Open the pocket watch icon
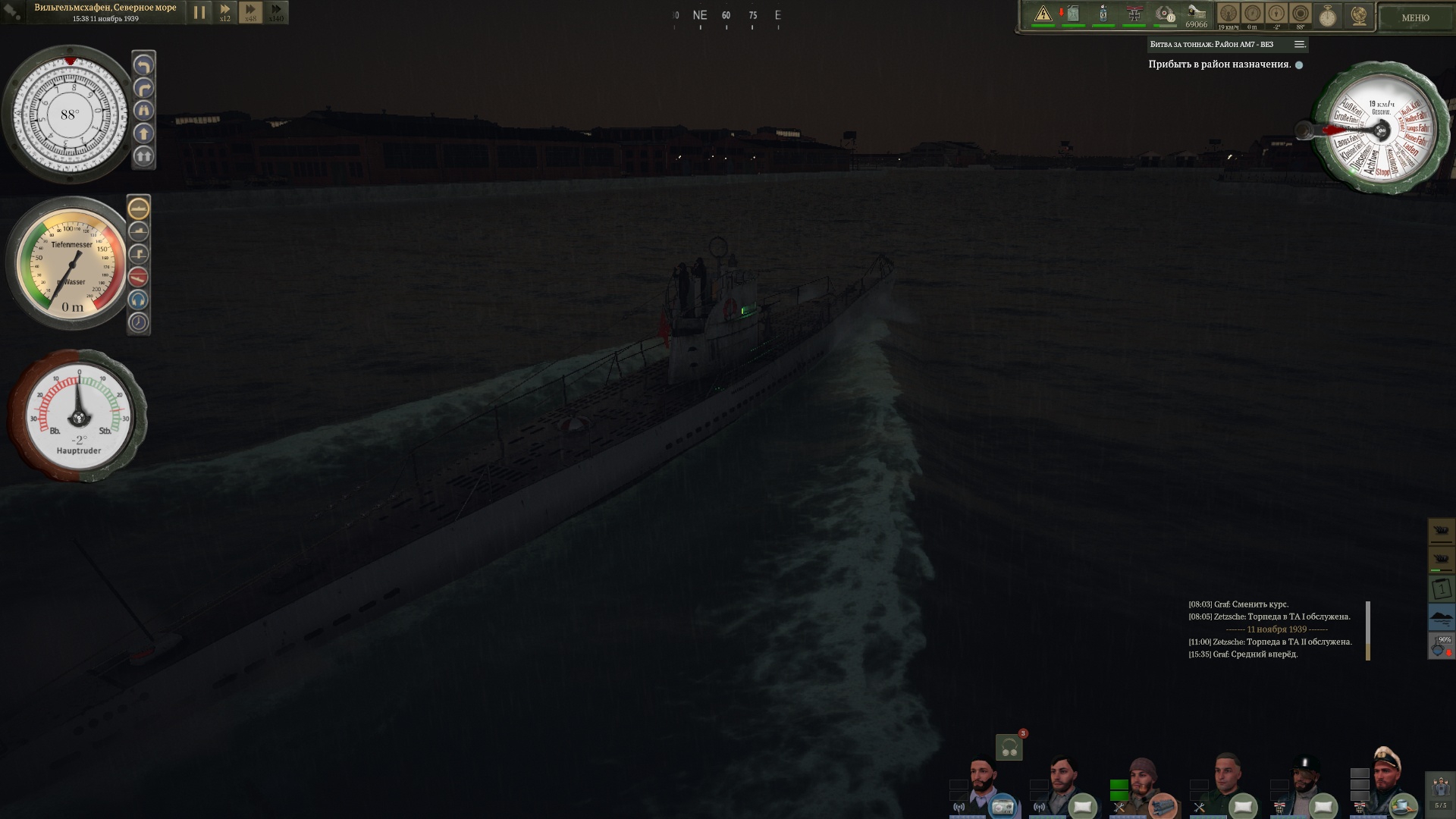The height and width of the screenshot is (819, 1456). tap(1328, 16)
